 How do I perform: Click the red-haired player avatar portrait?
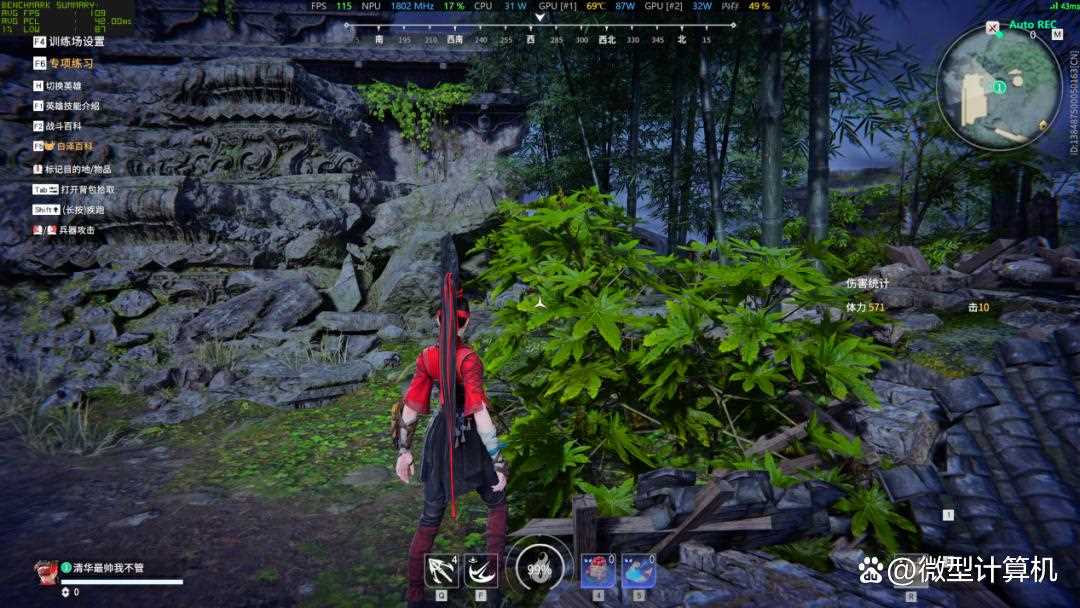(45, 571)
